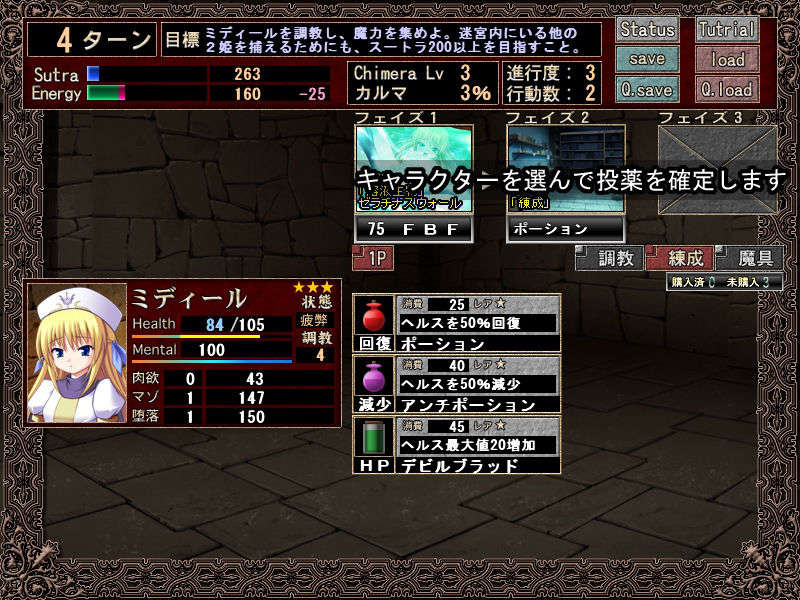Select the フェイズ2 練成 thumbnail
The image size is (800, 600).
click(x=566, y=169)
